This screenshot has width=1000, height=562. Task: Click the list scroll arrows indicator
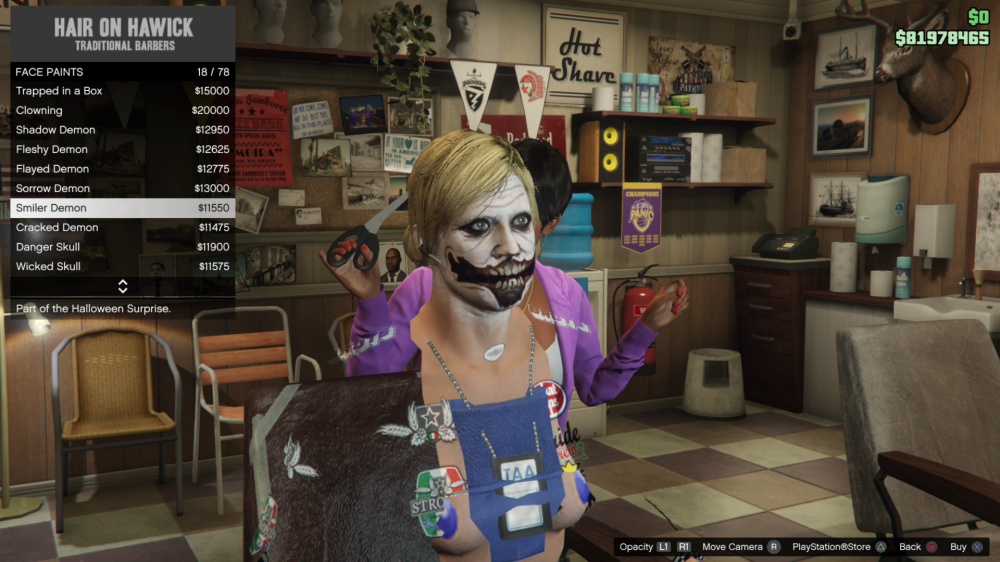click(x=122, y=287)
